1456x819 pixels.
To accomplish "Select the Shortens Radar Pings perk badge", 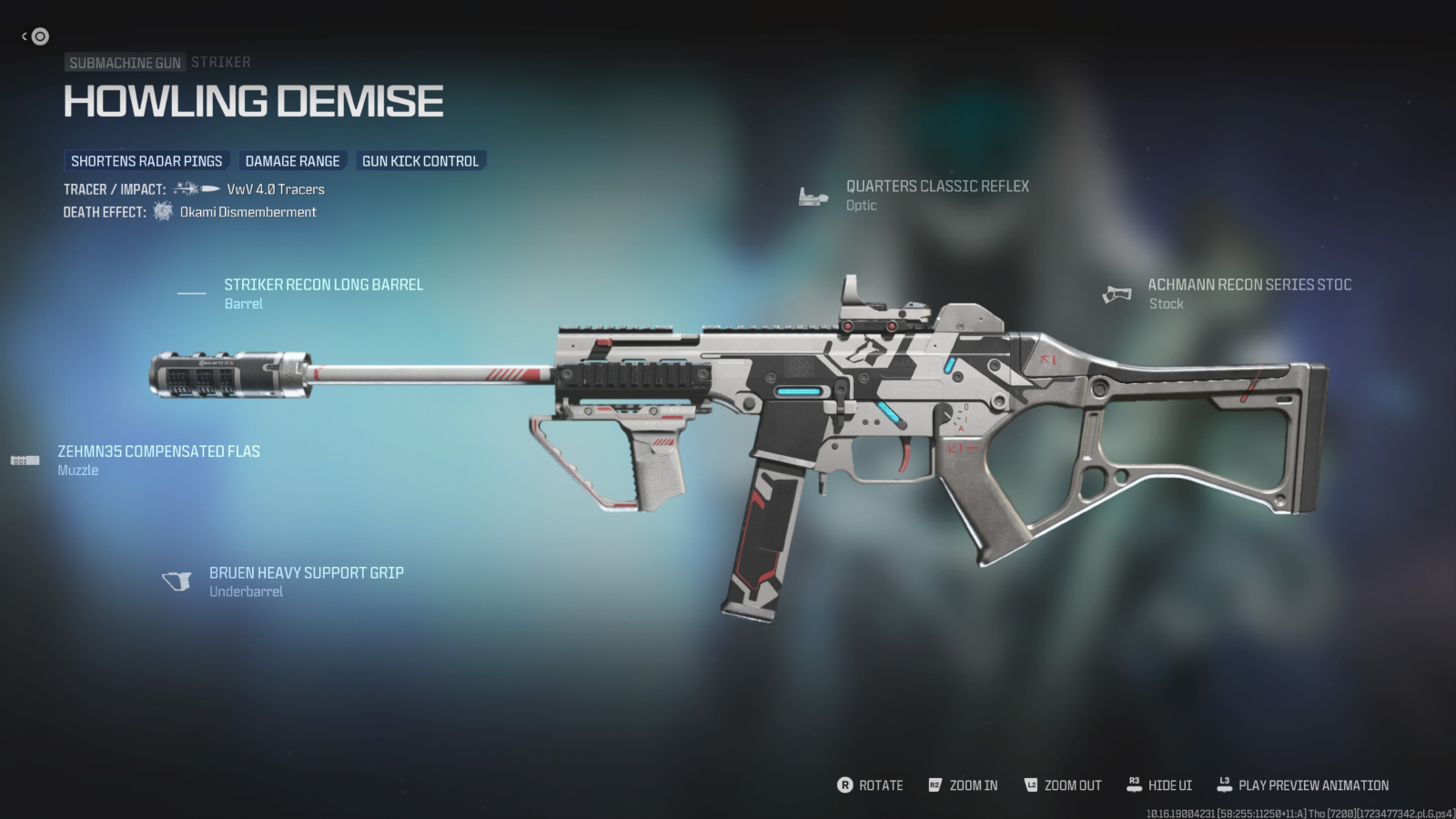I will 146,161.
